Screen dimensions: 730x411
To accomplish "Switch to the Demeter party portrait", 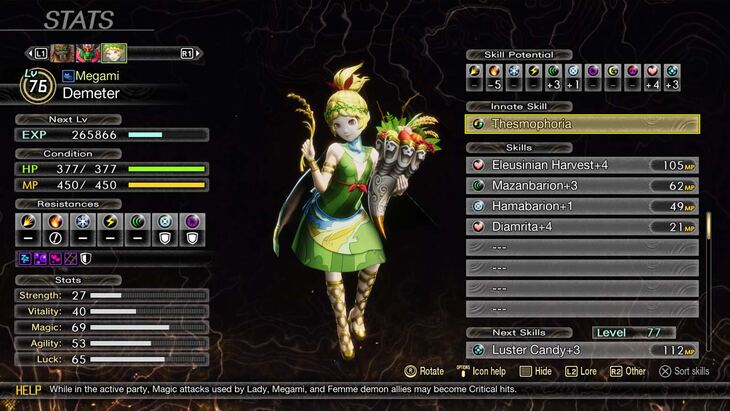I will 113,52.
